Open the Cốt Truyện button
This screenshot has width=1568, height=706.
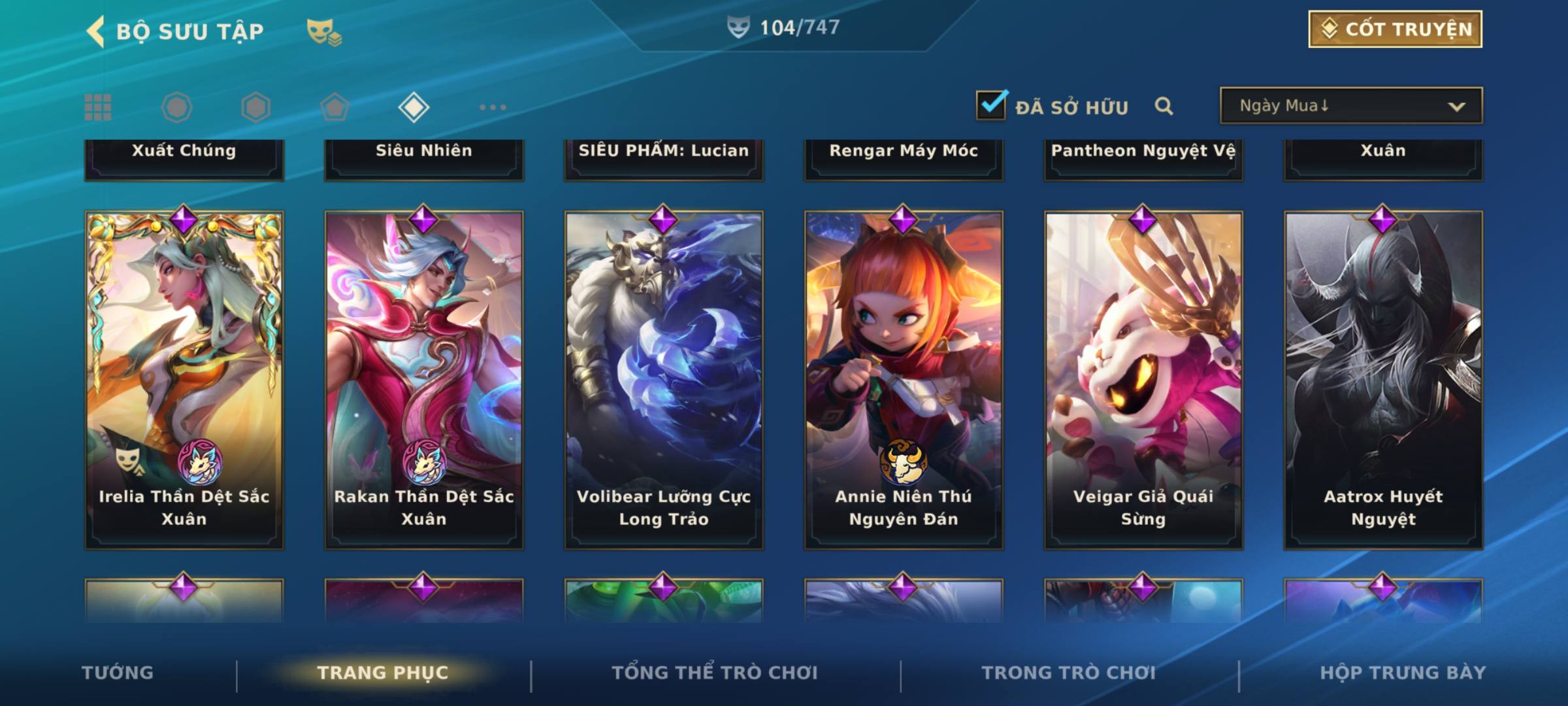click(1395, 29)
